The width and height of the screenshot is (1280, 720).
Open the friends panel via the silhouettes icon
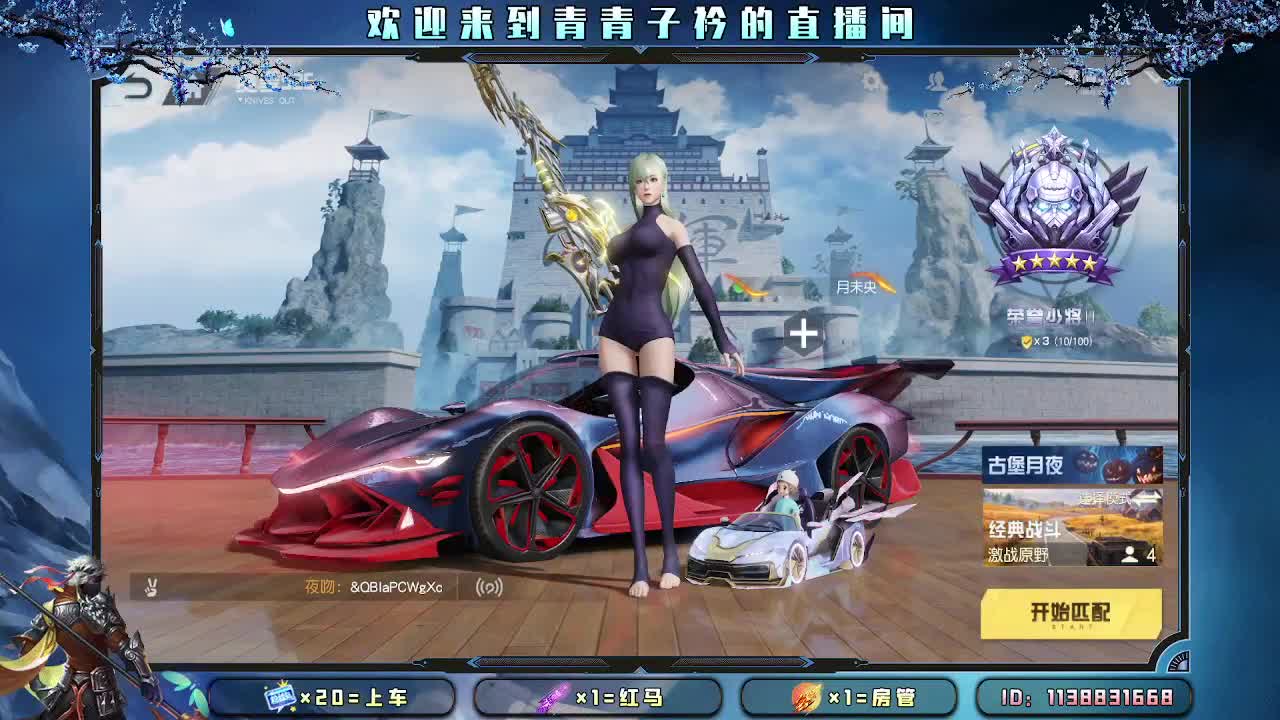(x=936, y=83)
